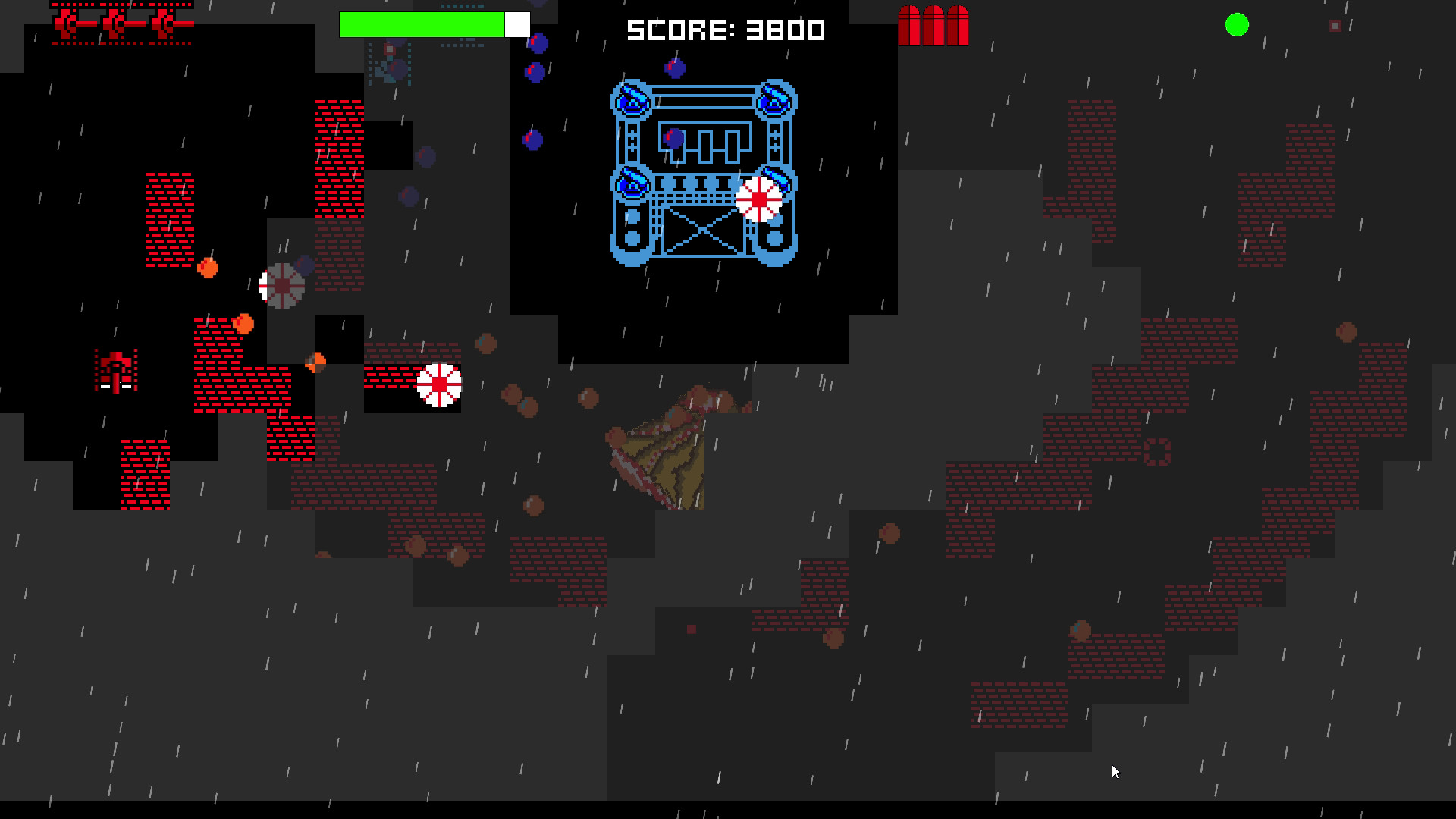Click the leftmost red ammo shell icon
Viewport: 1456px width, 819px height.
[x=910, y=23]
